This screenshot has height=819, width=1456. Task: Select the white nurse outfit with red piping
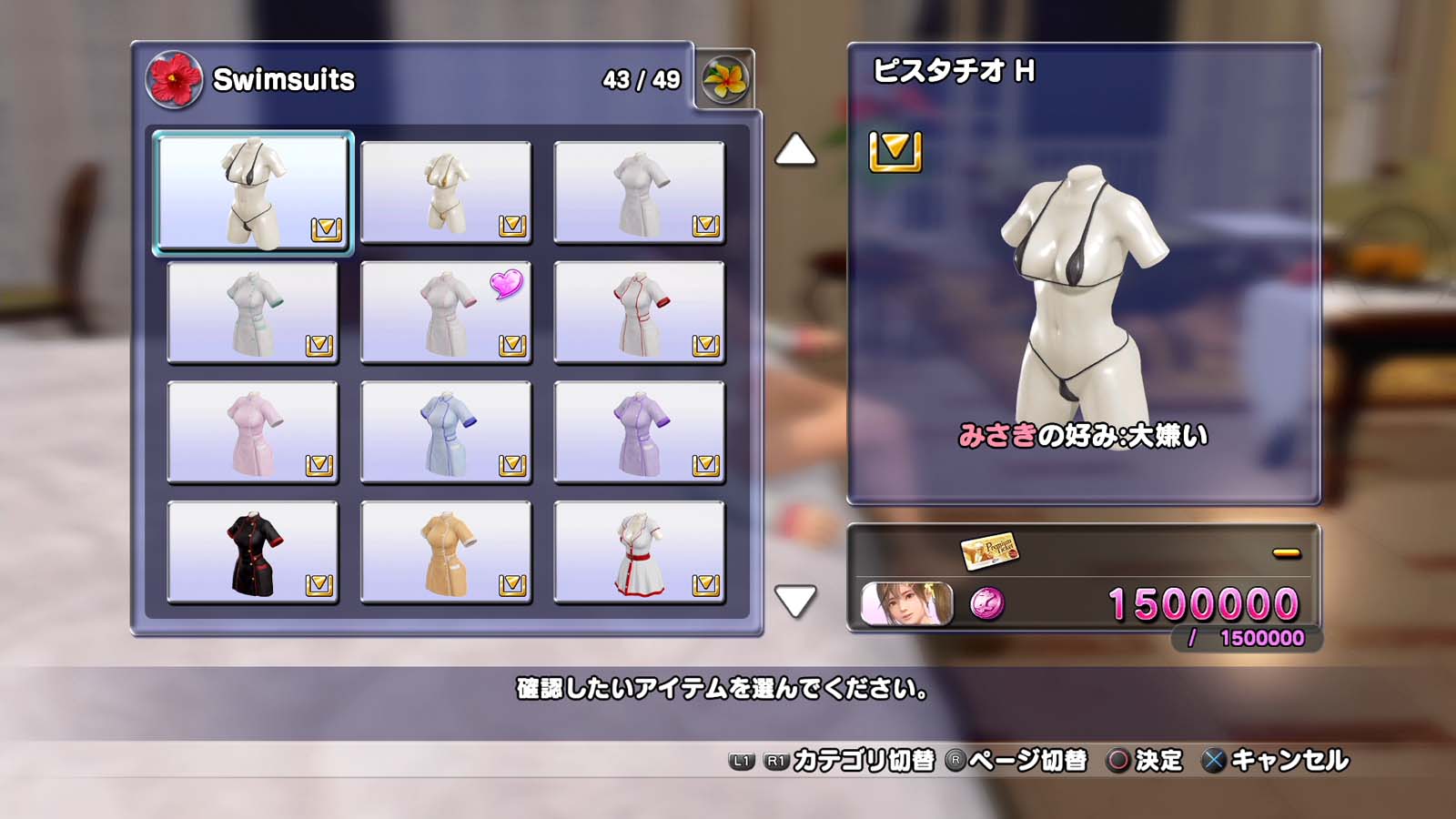[639, 312]
